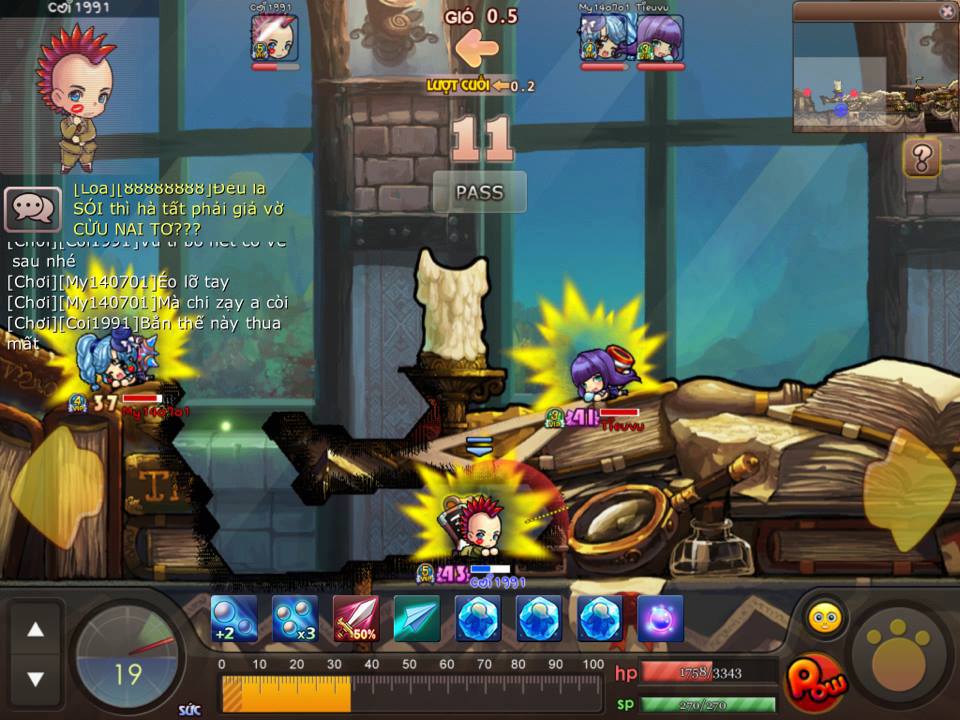Open the chat speech bubble button
This screenshot has width=960, height=720.
(x=33, y=209)
